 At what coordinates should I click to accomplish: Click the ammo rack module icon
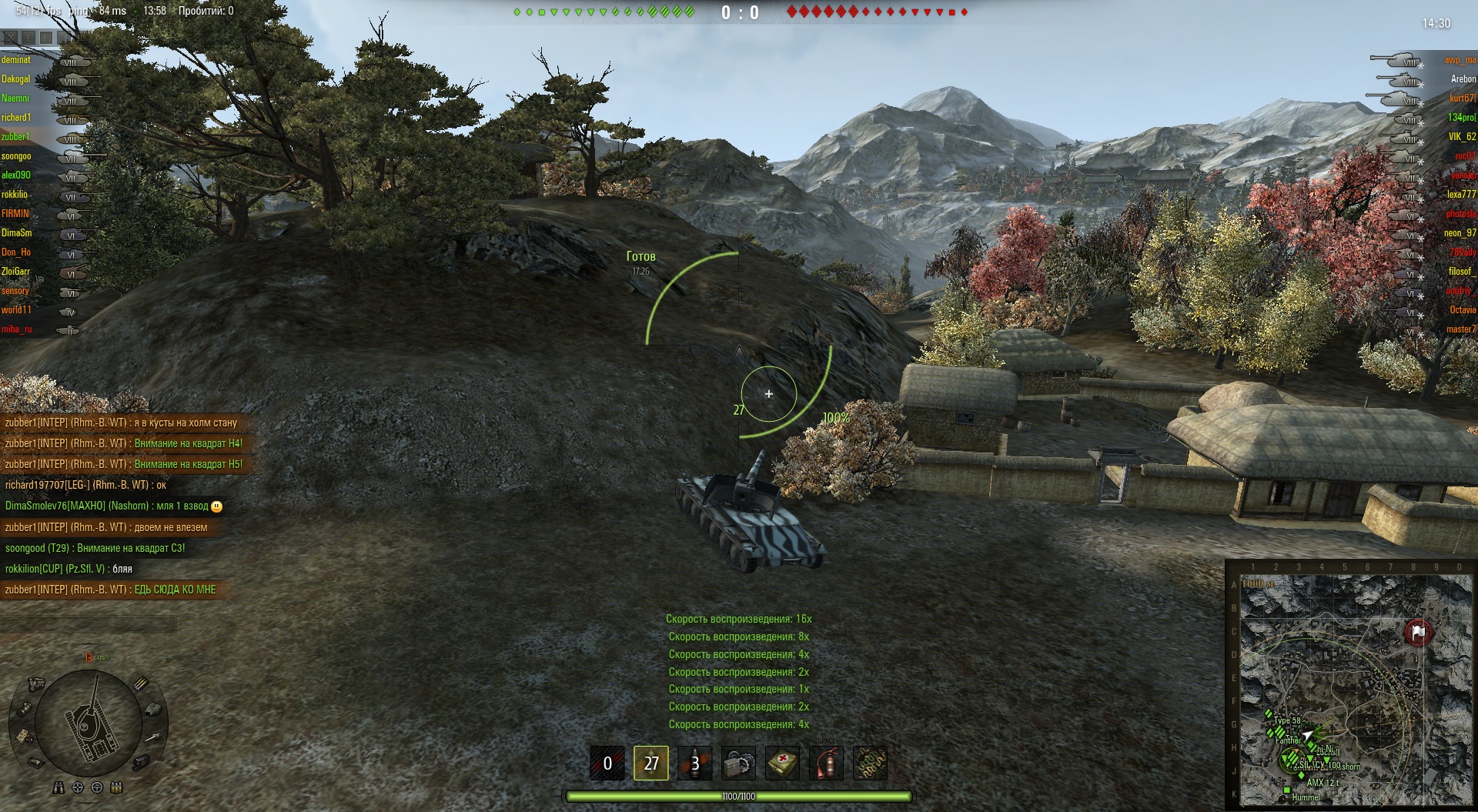[141, 683]
